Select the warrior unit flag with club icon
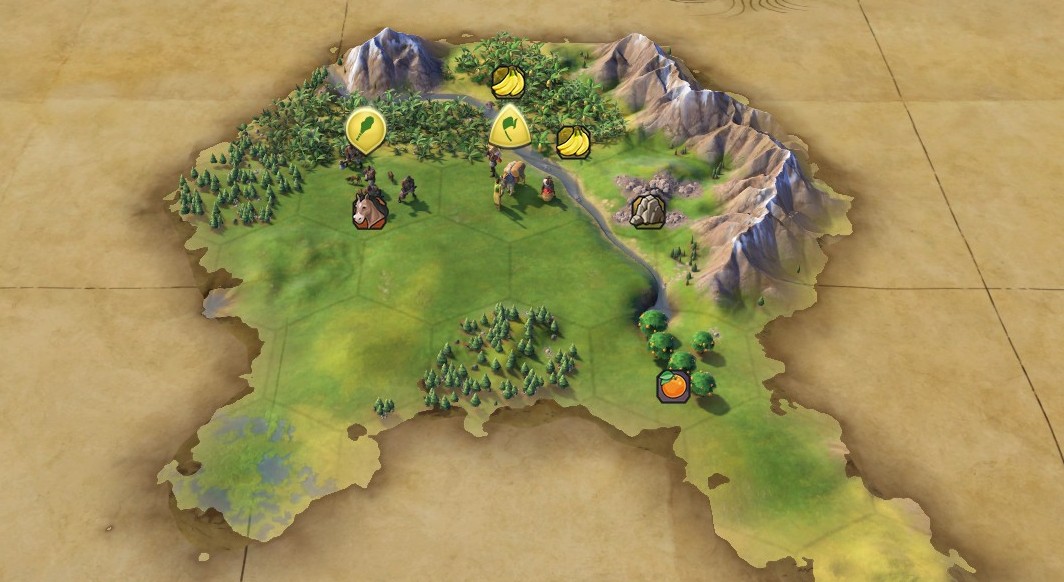The height and width of the screenshot is (582, 1064). pos(366,129)
